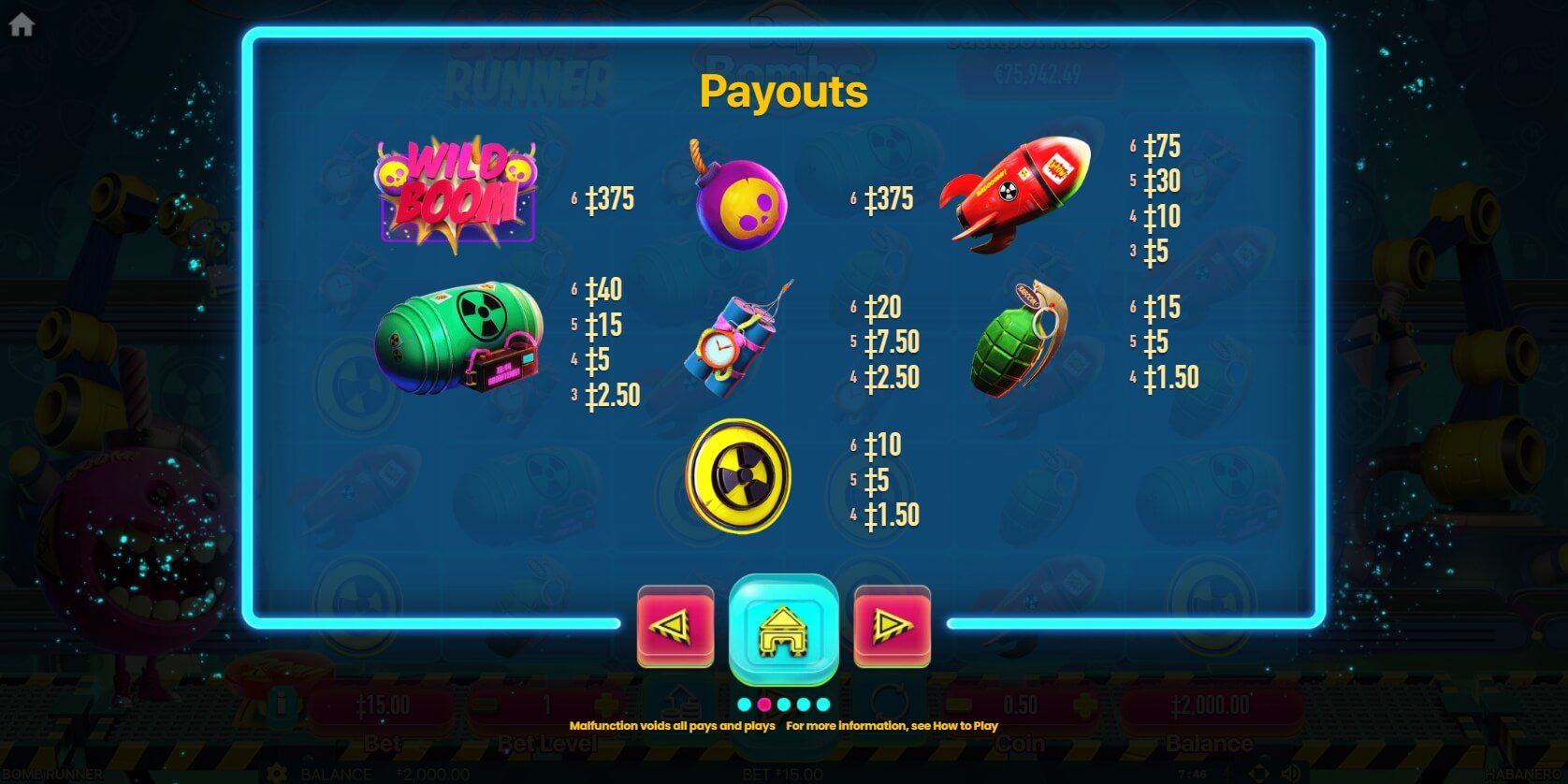
Task: Toggle fullscreen using bottom-right icon
Action: pos(1259,774)
